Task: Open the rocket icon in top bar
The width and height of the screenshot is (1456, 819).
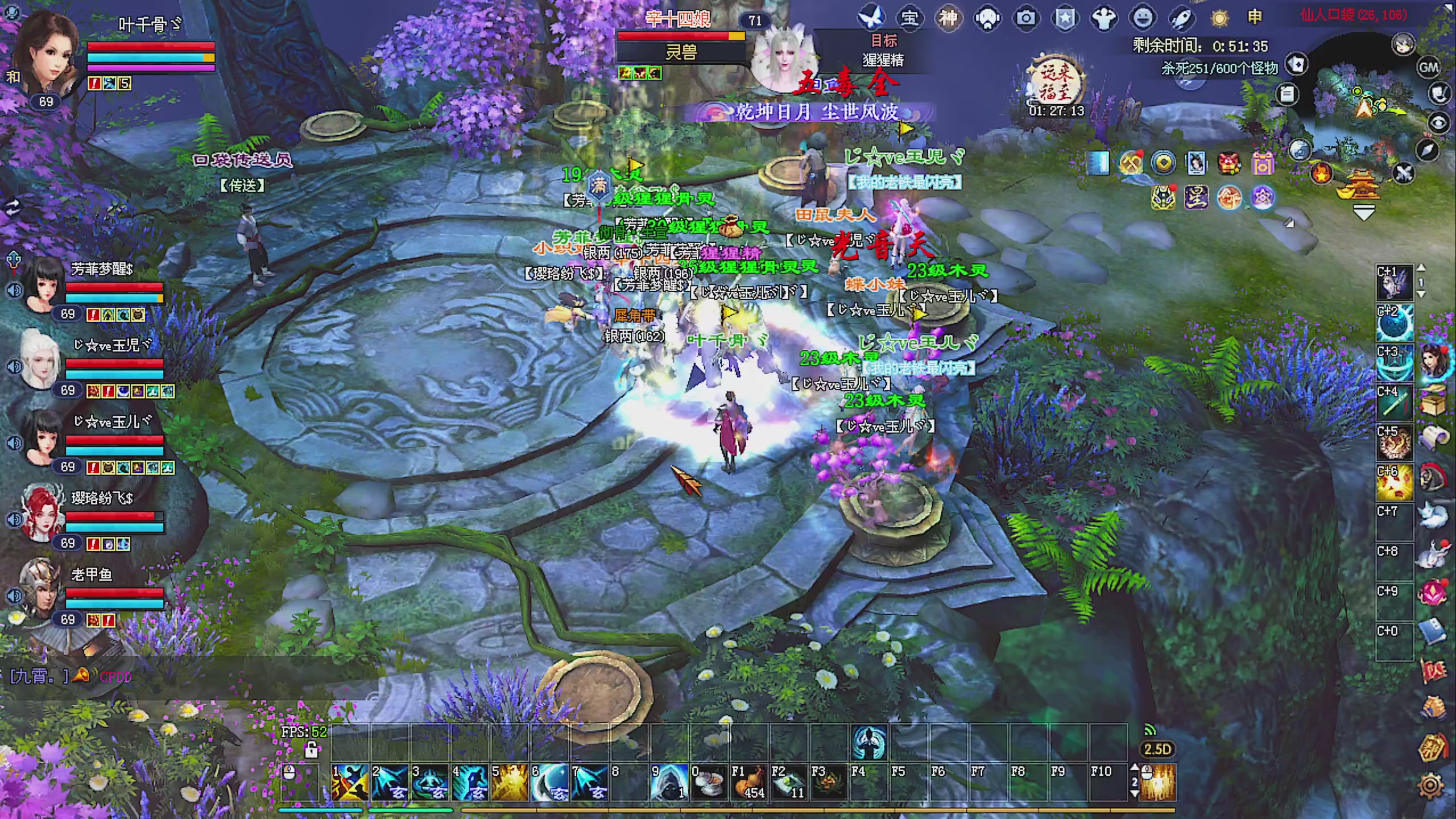Action: (1181, 18)
